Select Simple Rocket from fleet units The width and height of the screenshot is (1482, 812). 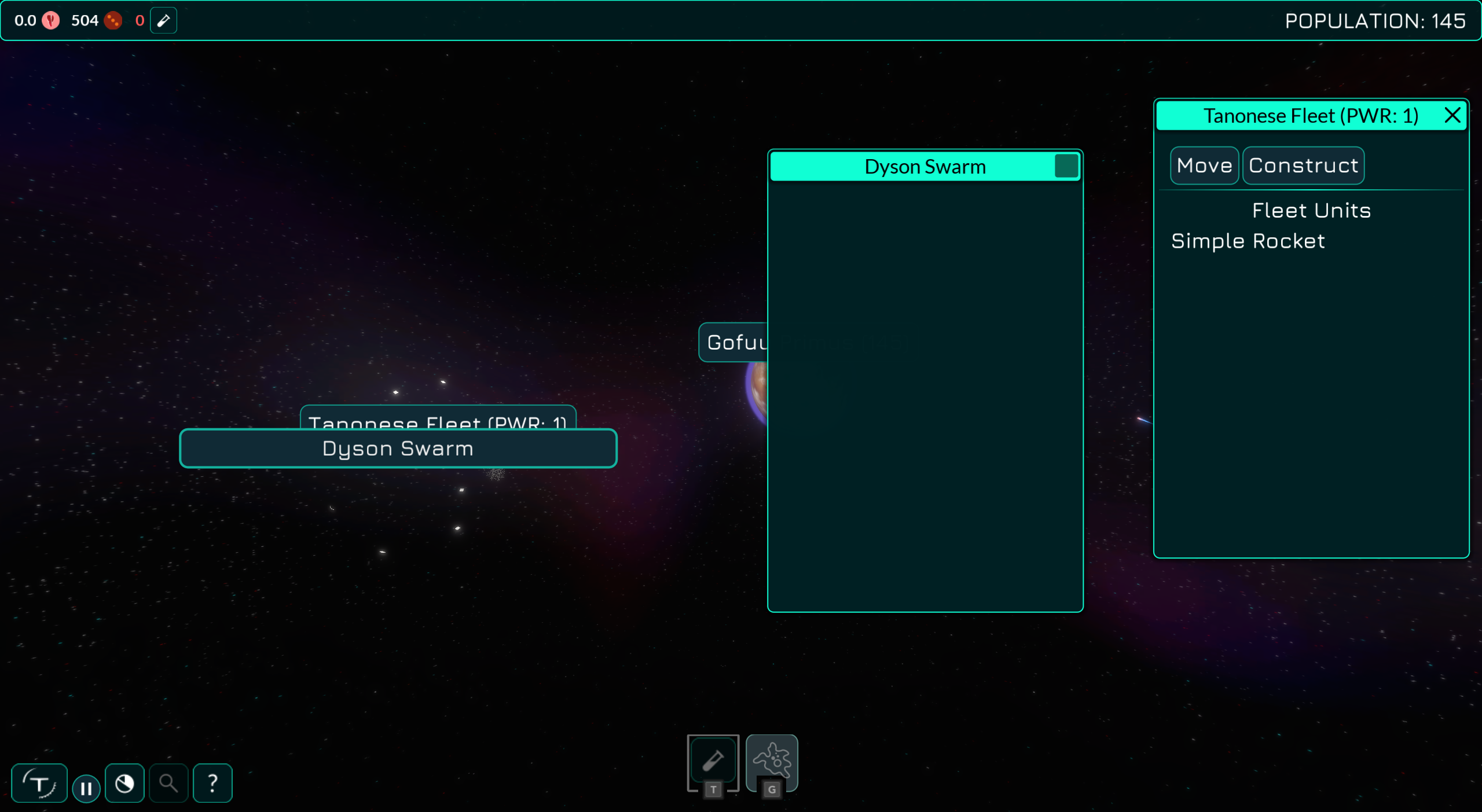coord(1248,241)
